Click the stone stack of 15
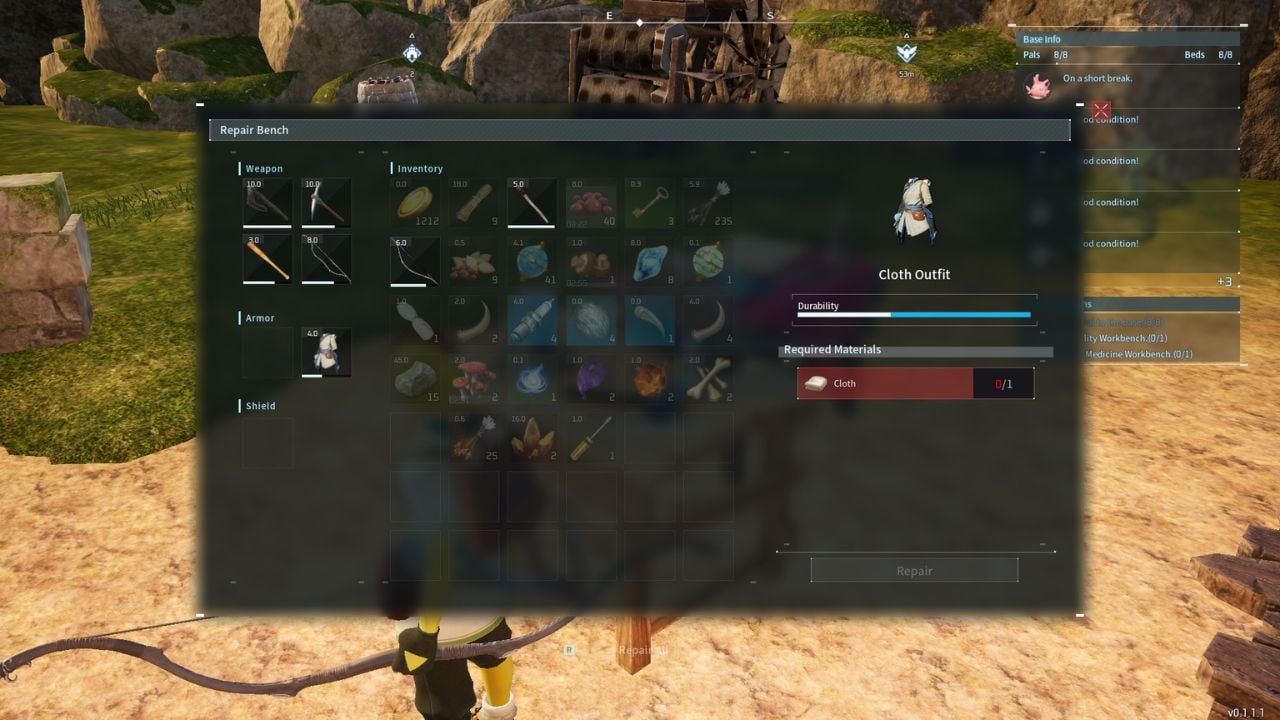 tap(414, 379)
